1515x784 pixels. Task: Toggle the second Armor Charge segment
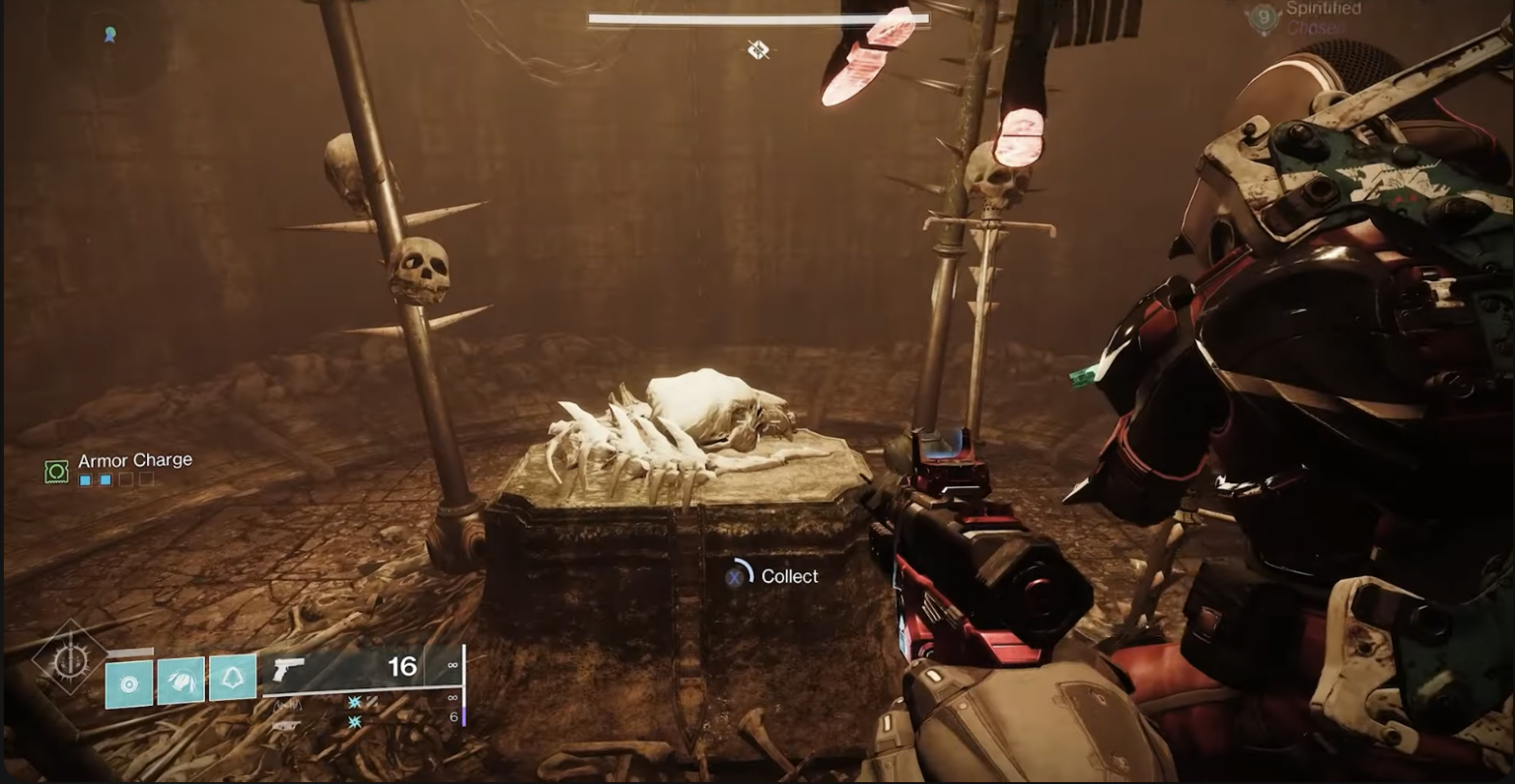pyautogui.click(x=106, y=480)
